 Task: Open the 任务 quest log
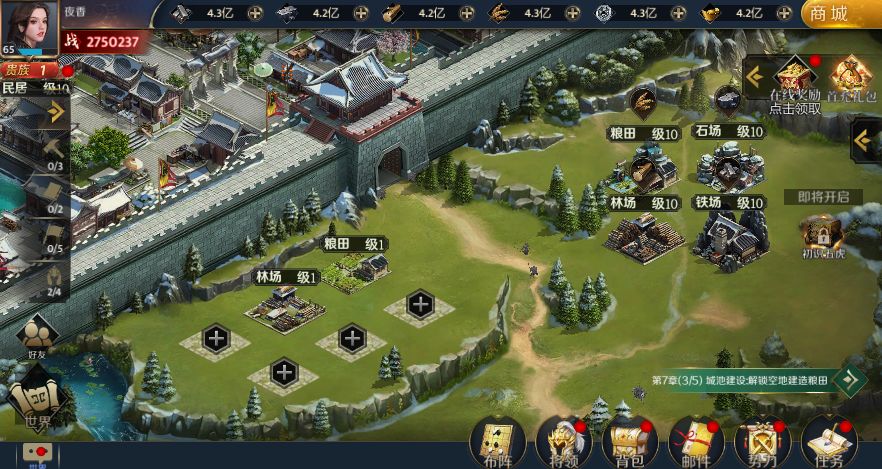pos(828,440)
